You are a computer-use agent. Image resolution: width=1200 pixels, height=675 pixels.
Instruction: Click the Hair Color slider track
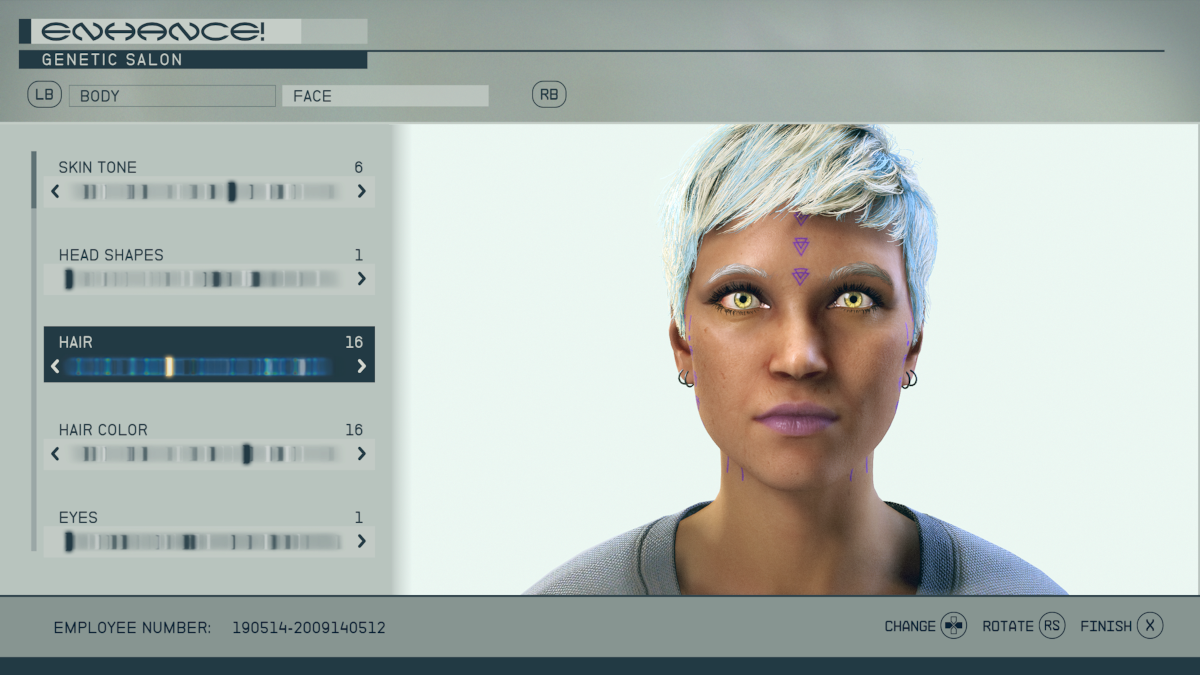tap(208, 454)
